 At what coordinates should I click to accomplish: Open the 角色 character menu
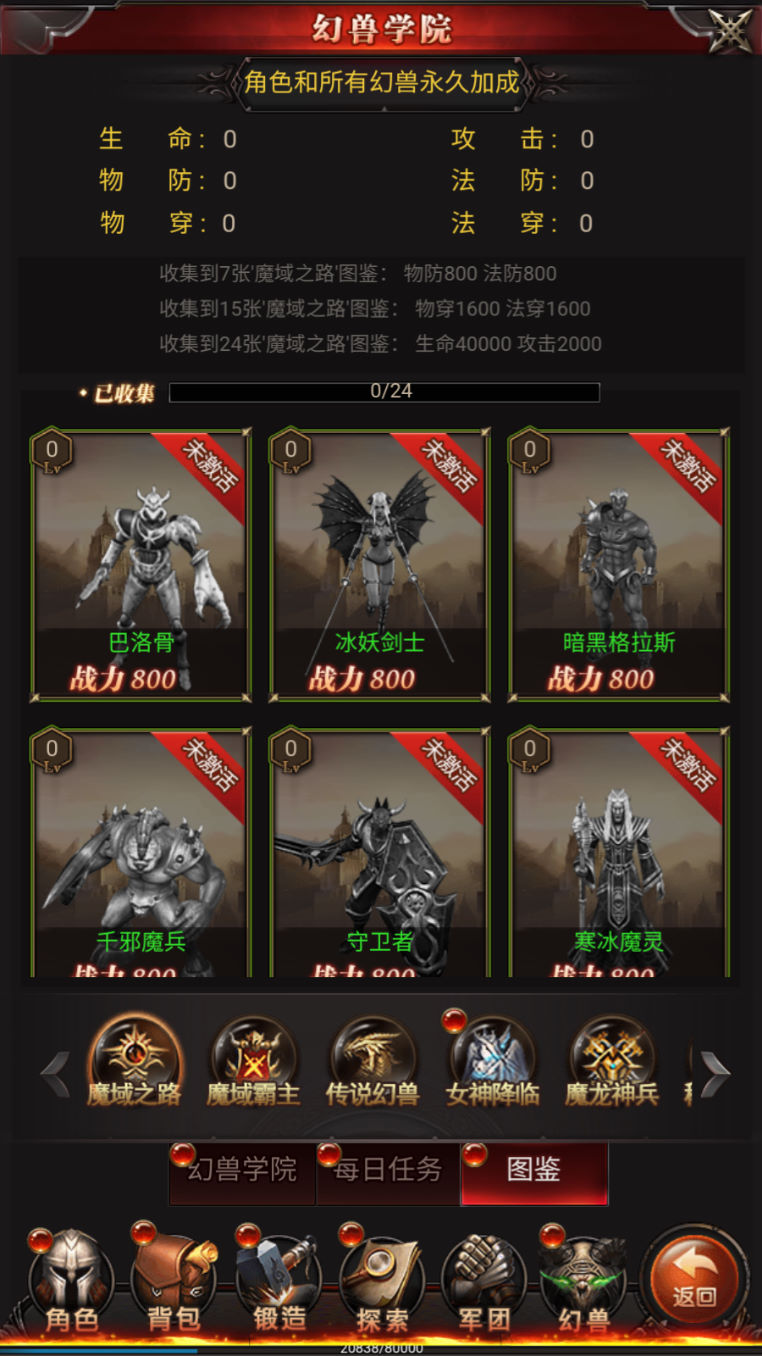[x=71, y=1285]
